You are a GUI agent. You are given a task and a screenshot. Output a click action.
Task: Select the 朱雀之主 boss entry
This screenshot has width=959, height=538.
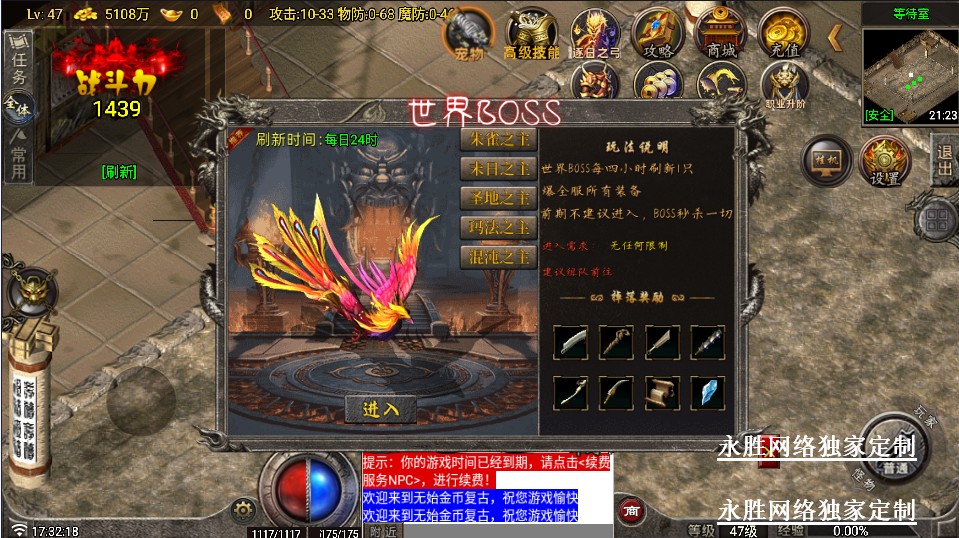pyautogui.click(x=498, y=141)
